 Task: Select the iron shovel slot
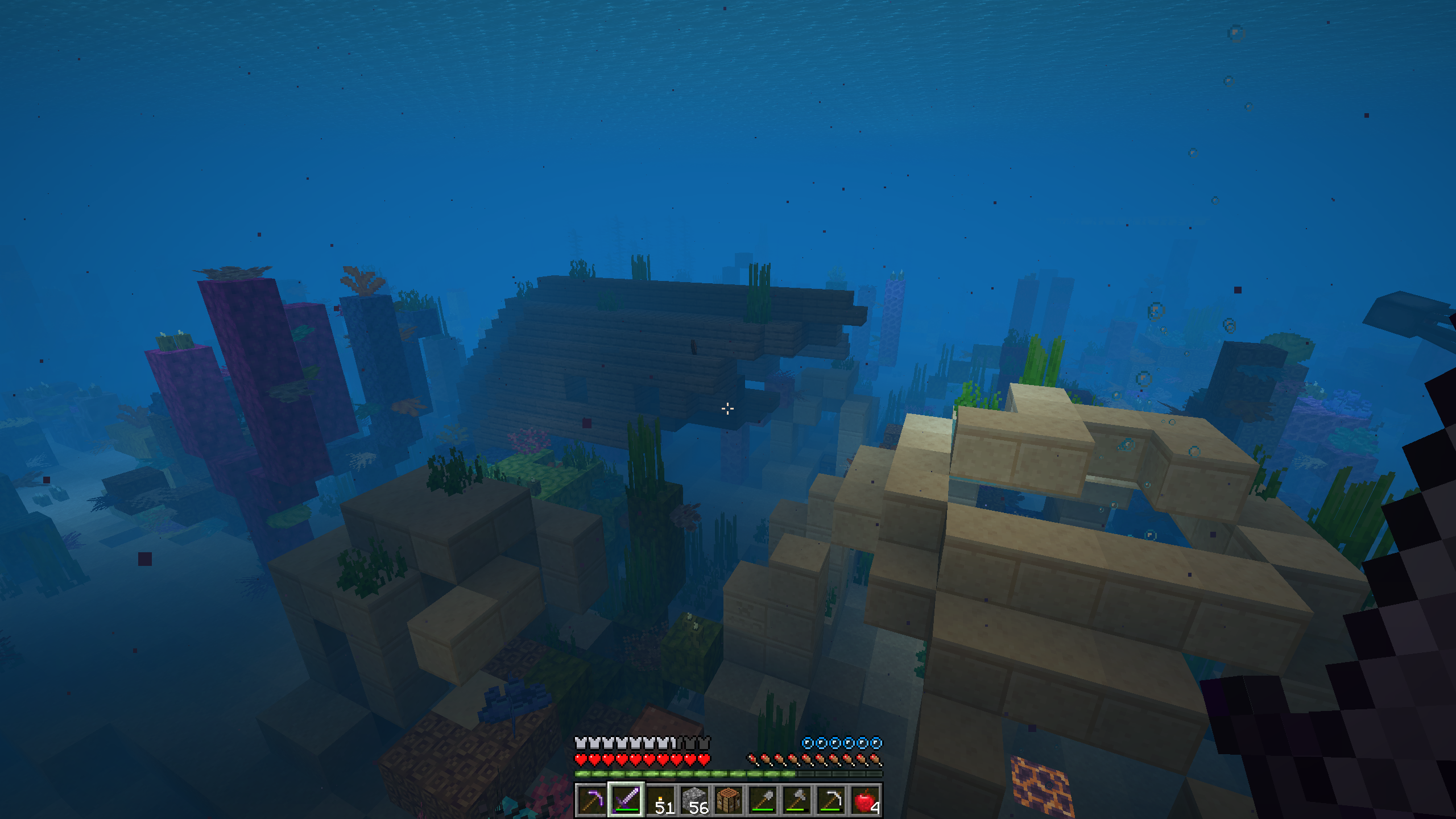[x=763, y=800]
